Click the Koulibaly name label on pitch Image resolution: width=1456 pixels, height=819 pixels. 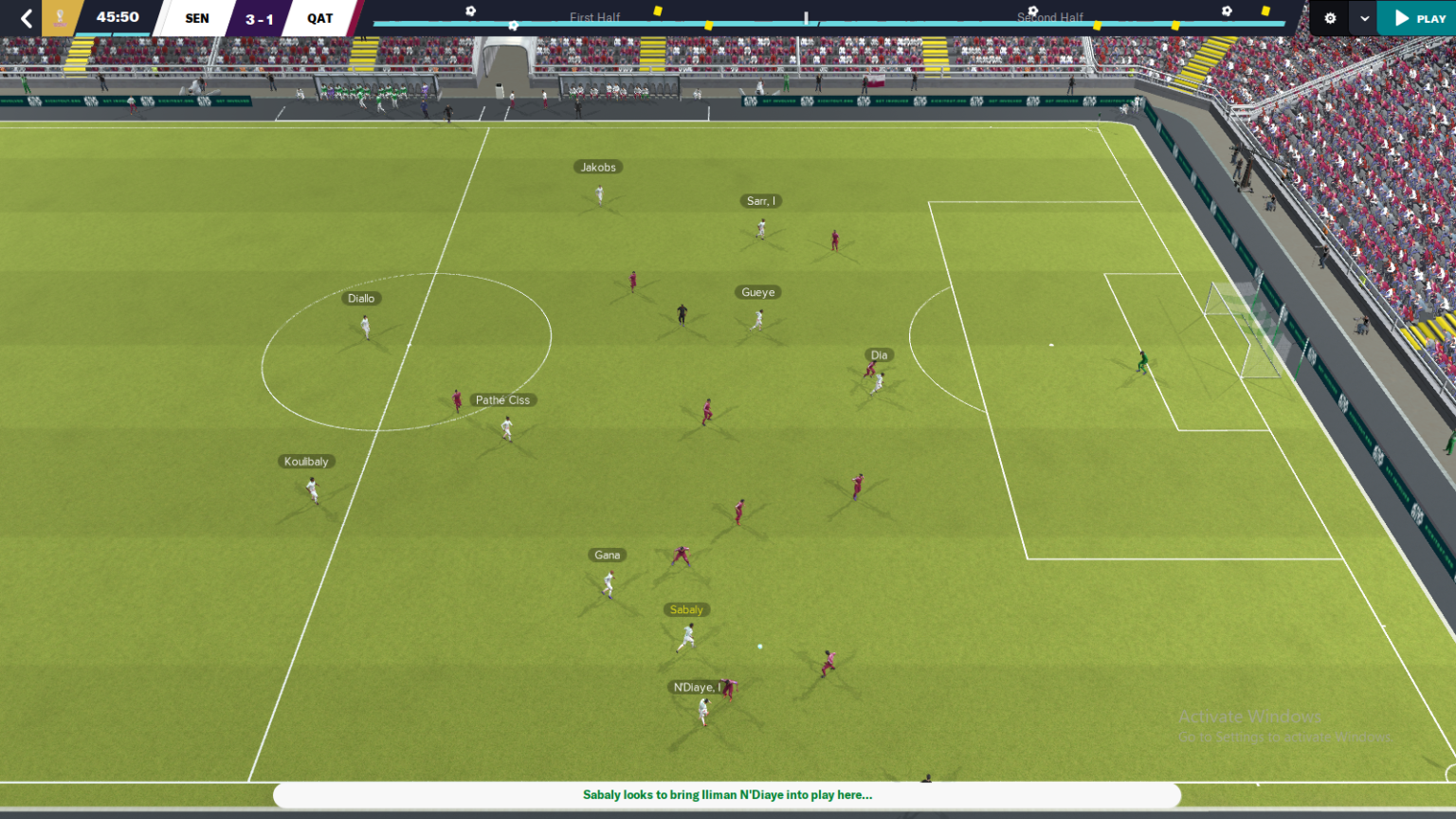pyautogui.click(x=306, y=462)
